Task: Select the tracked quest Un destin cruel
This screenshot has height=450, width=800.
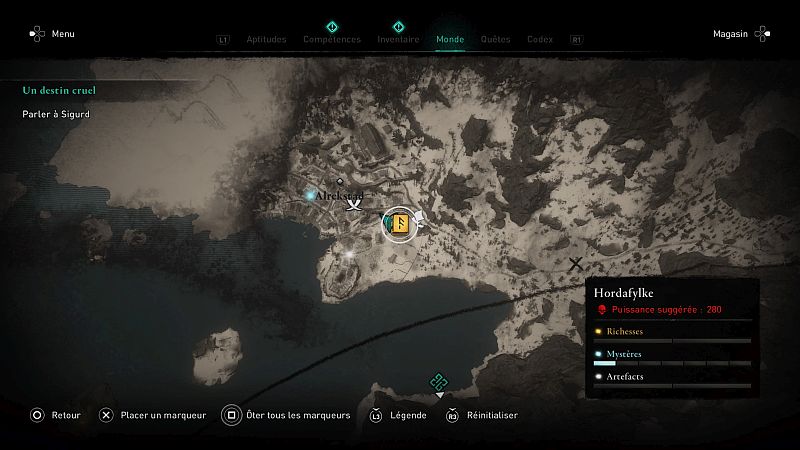Action: click(59, 90)
